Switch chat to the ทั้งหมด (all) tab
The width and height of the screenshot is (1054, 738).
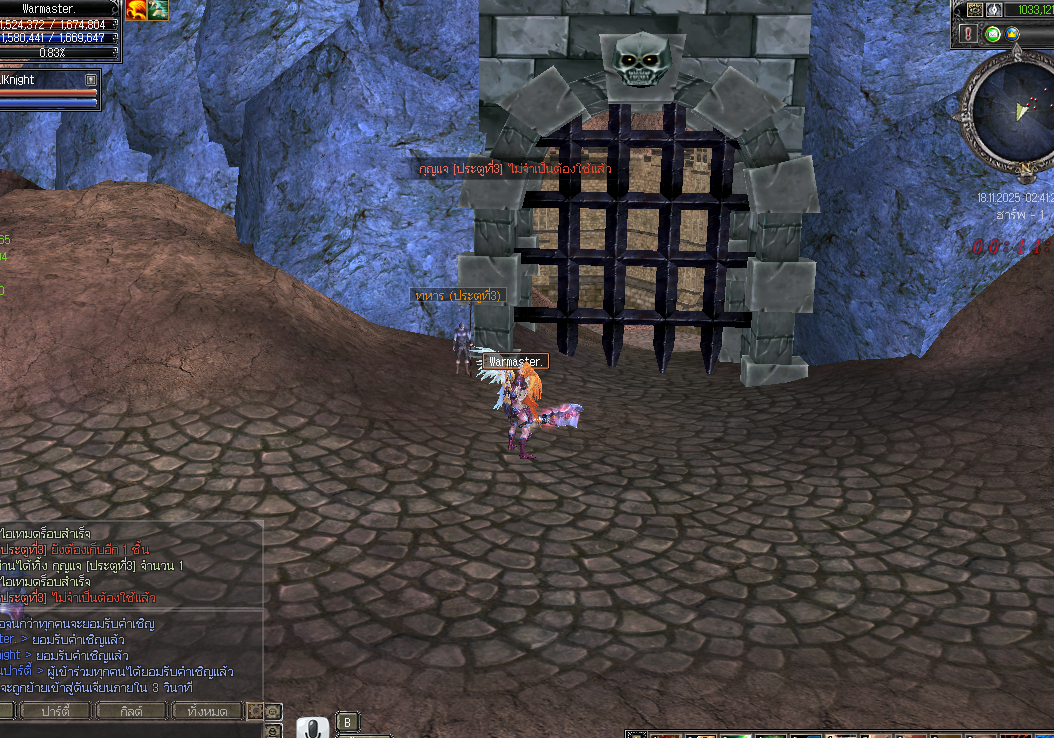click(207, 711)
